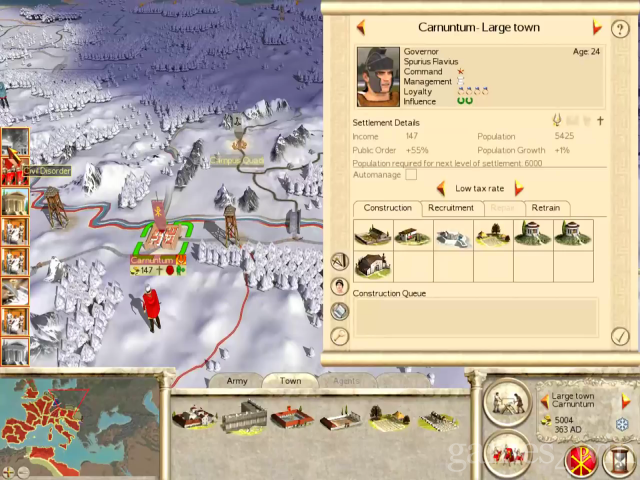Select the Construction tab
Viewport: 640px width, 480px height.
tap(387, 208)
